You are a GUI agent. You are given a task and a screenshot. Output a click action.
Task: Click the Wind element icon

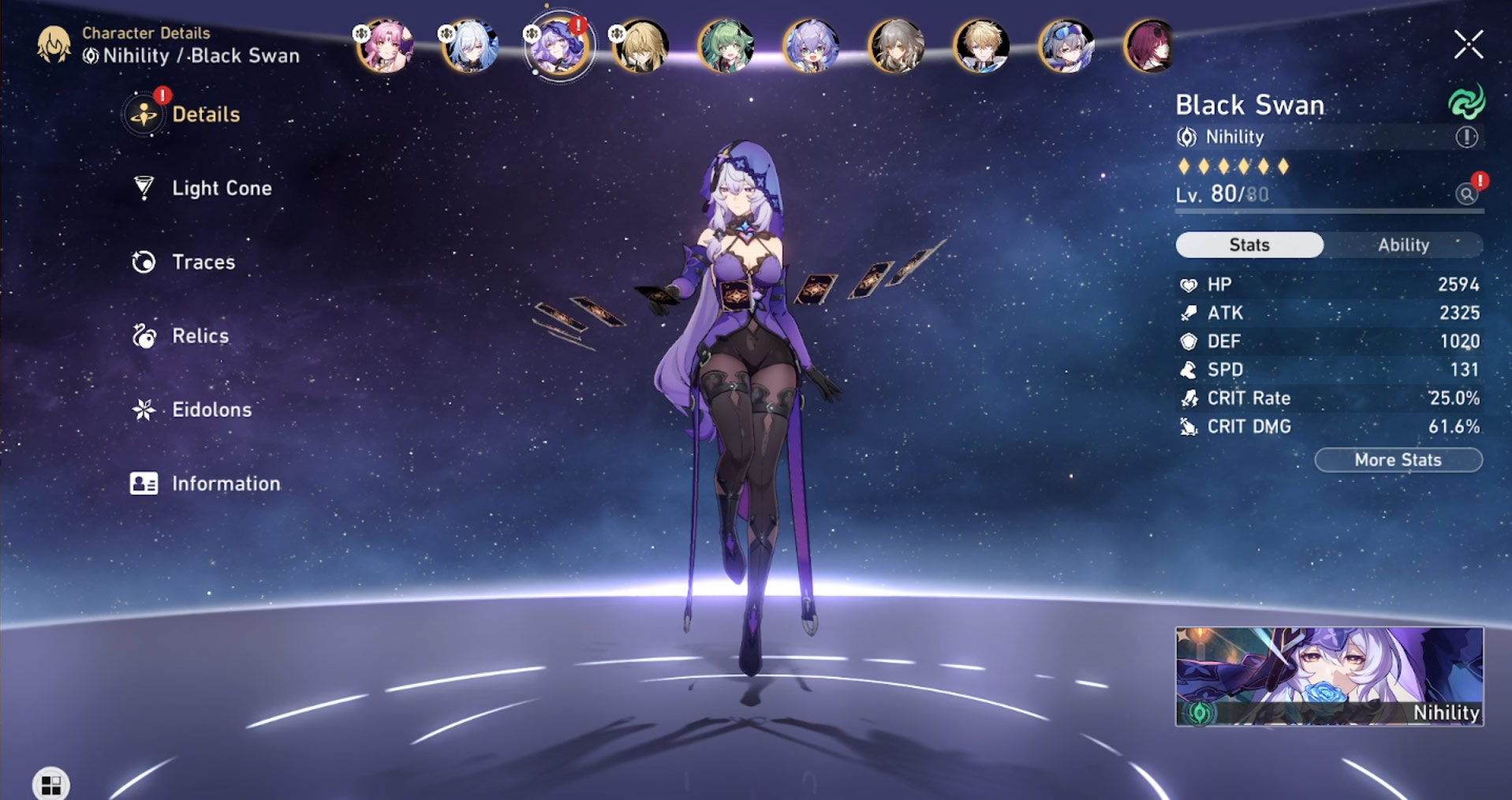(x=1466, y=103)
